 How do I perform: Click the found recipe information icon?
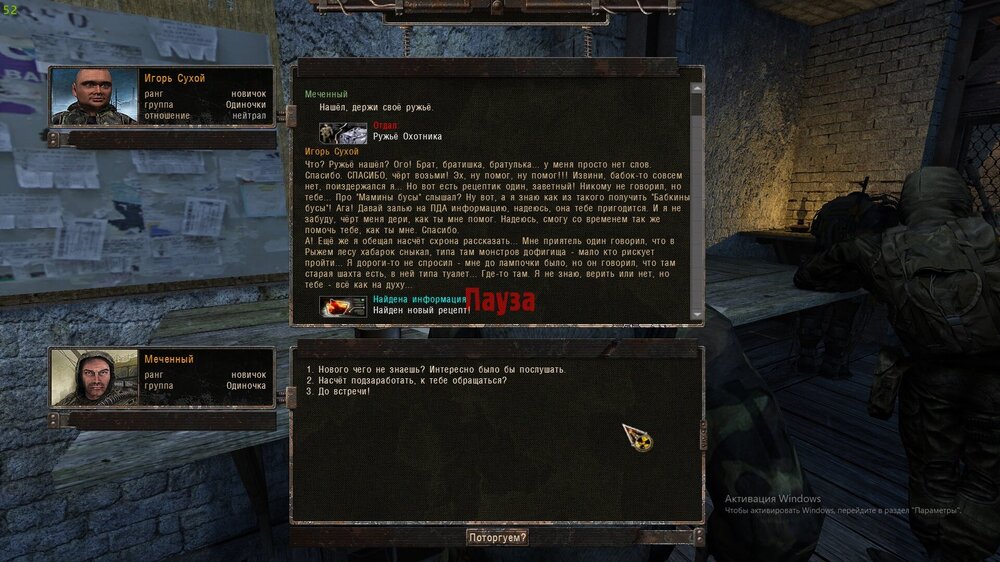click(343, 307)
